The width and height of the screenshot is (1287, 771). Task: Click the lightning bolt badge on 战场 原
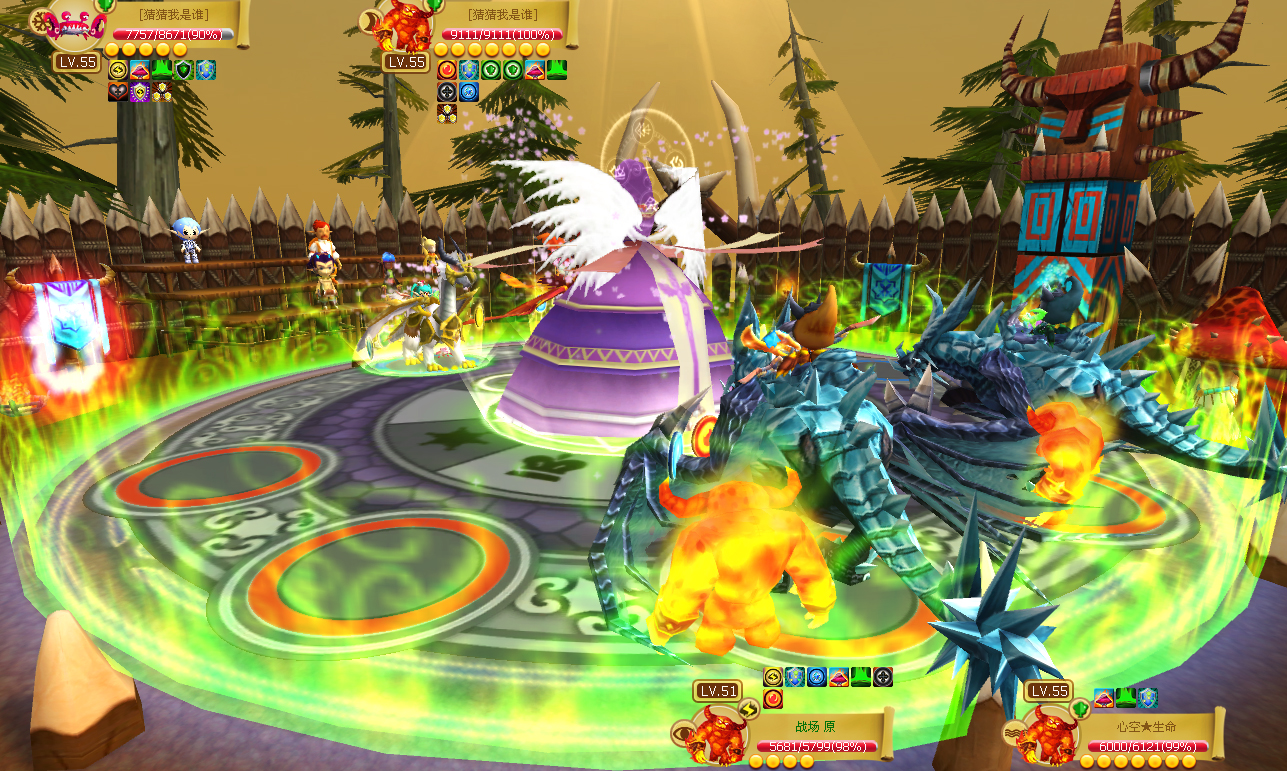pyautogui.click(x=748, y=709)
